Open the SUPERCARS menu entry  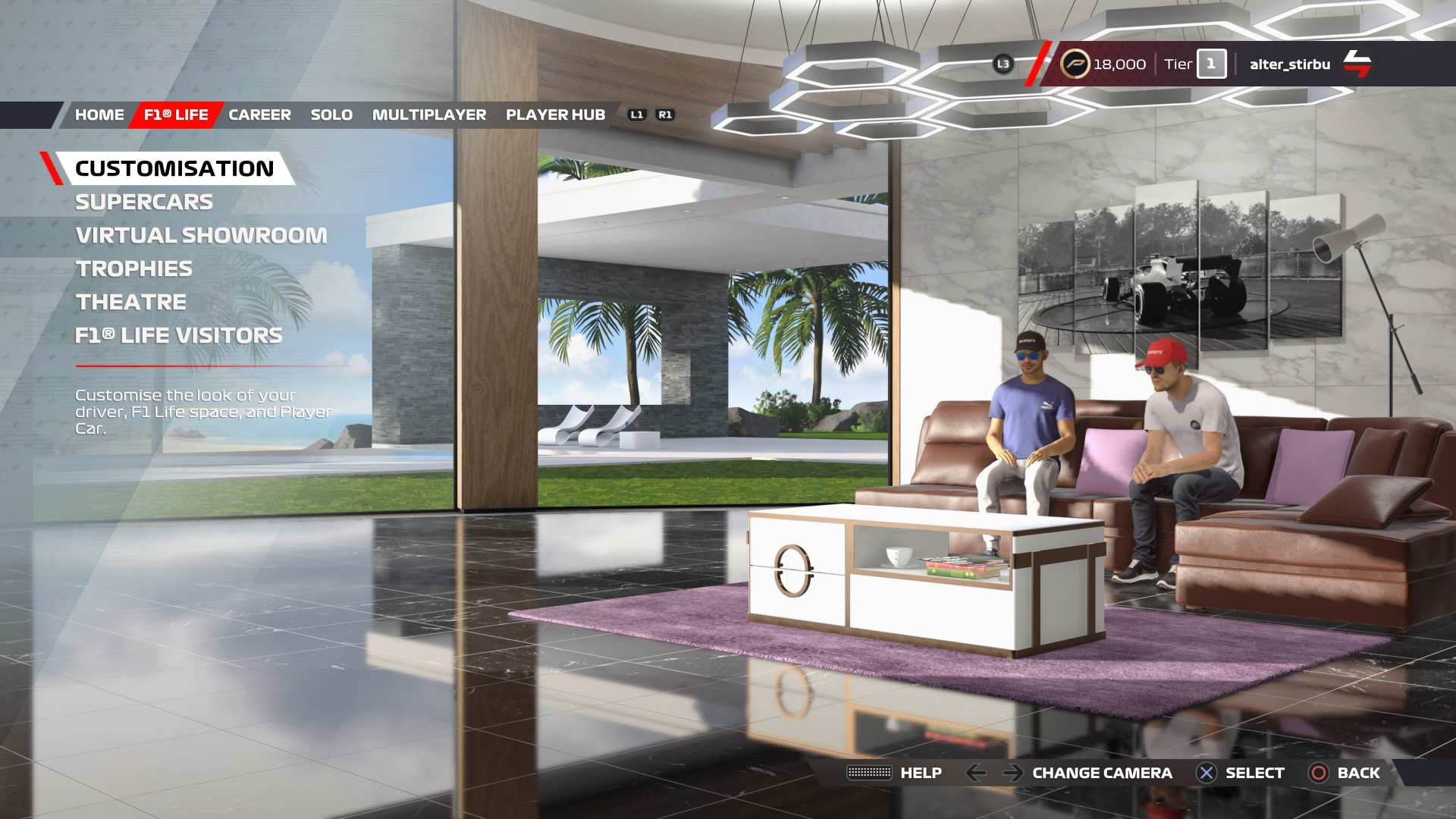[144, 202]
